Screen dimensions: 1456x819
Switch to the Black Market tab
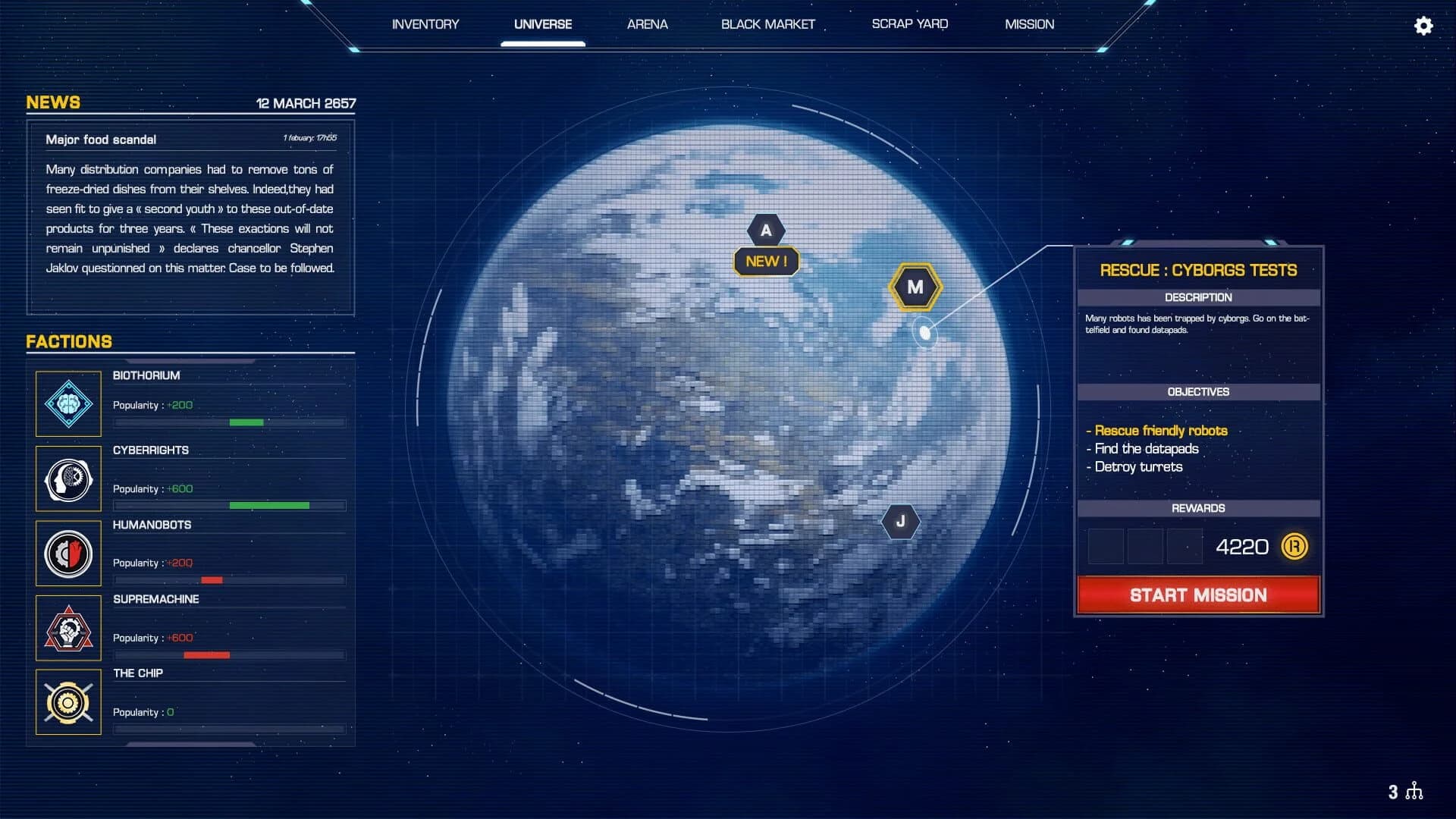pos(768,24)
